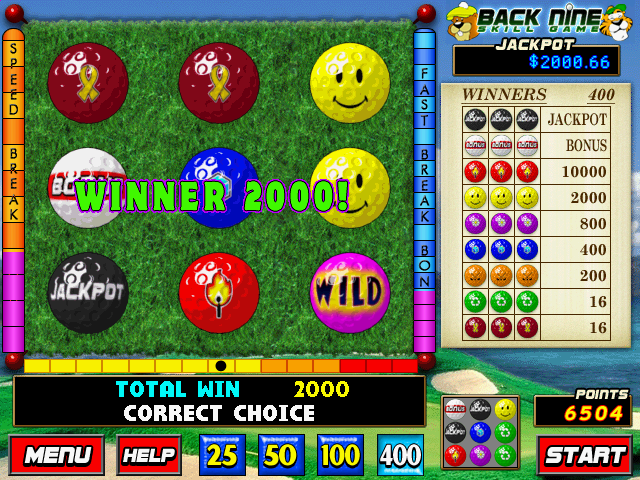Select the 25 bet button

tap(222, 455)
